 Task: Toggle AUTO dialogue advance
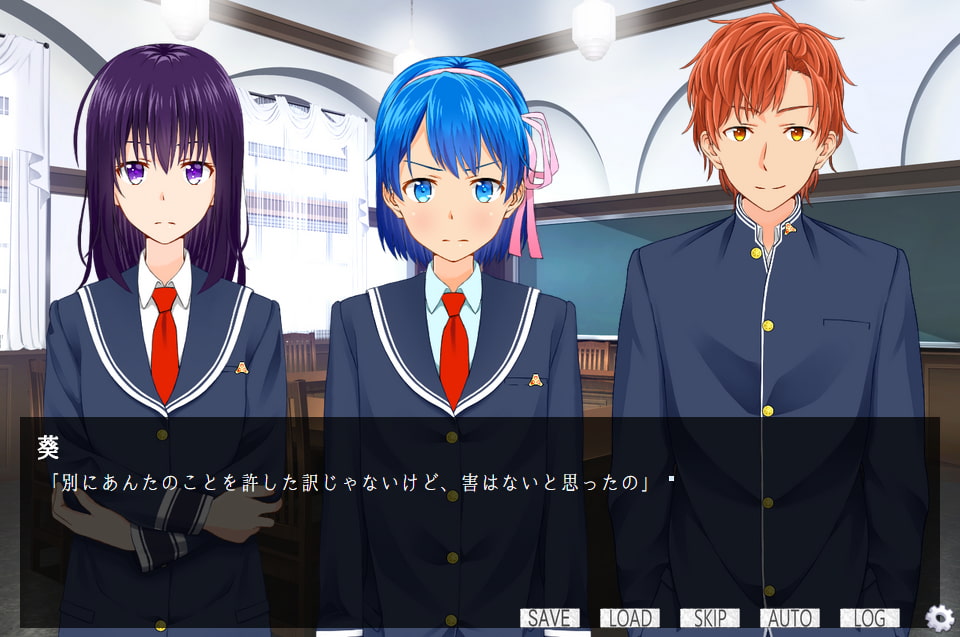[789, 618]
